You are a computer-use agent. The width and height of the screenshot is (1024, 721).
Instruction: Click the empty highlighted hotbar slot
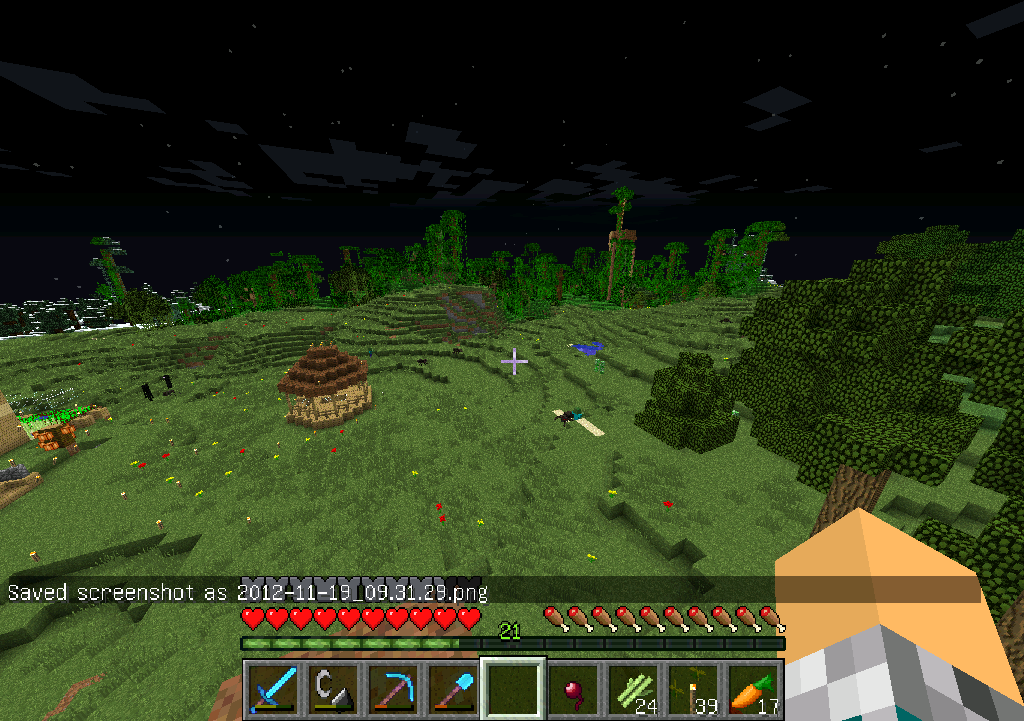coord(513,689)
